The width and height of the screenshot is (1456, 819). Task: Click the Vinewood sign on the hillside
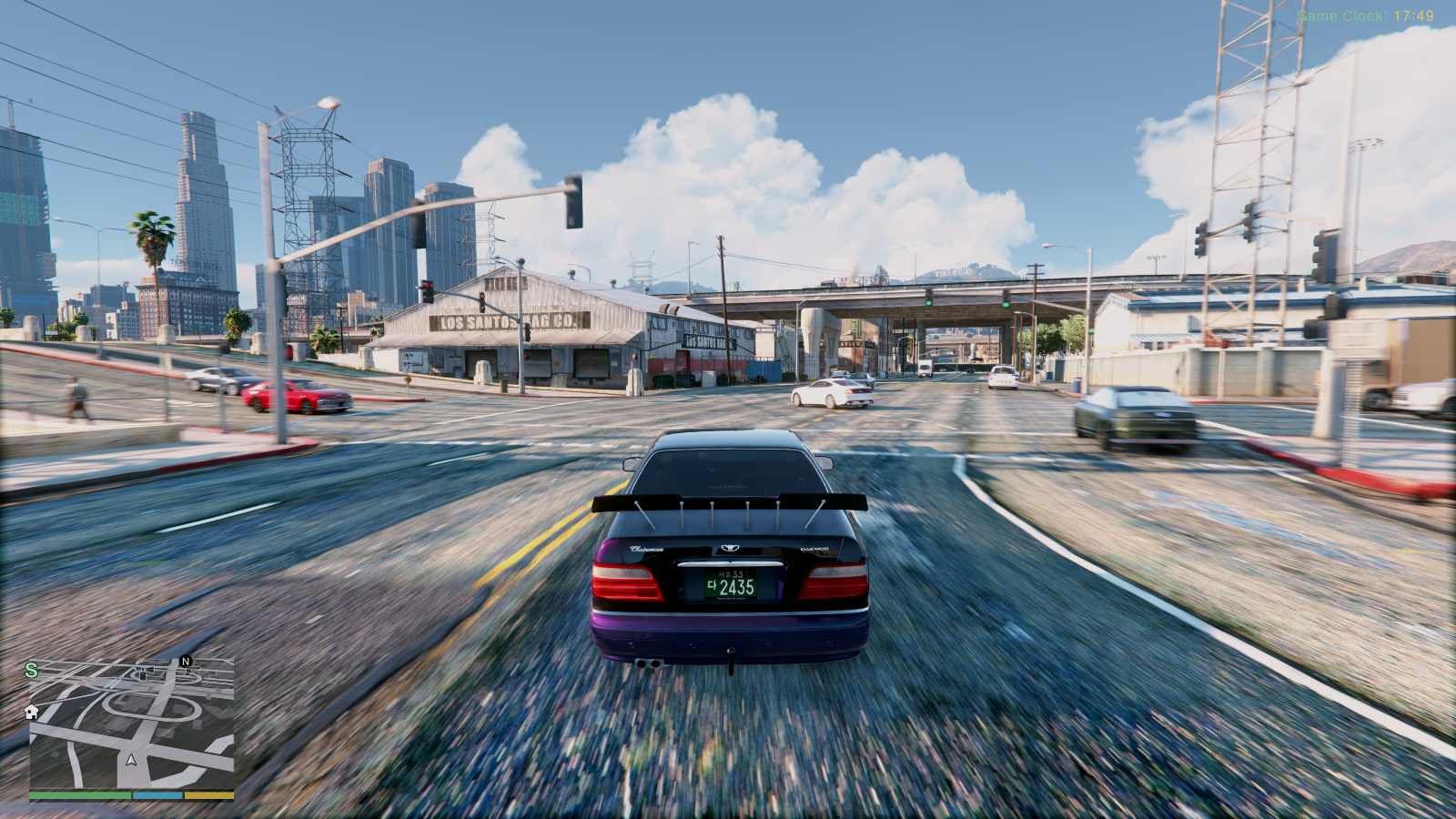(953, 272)
